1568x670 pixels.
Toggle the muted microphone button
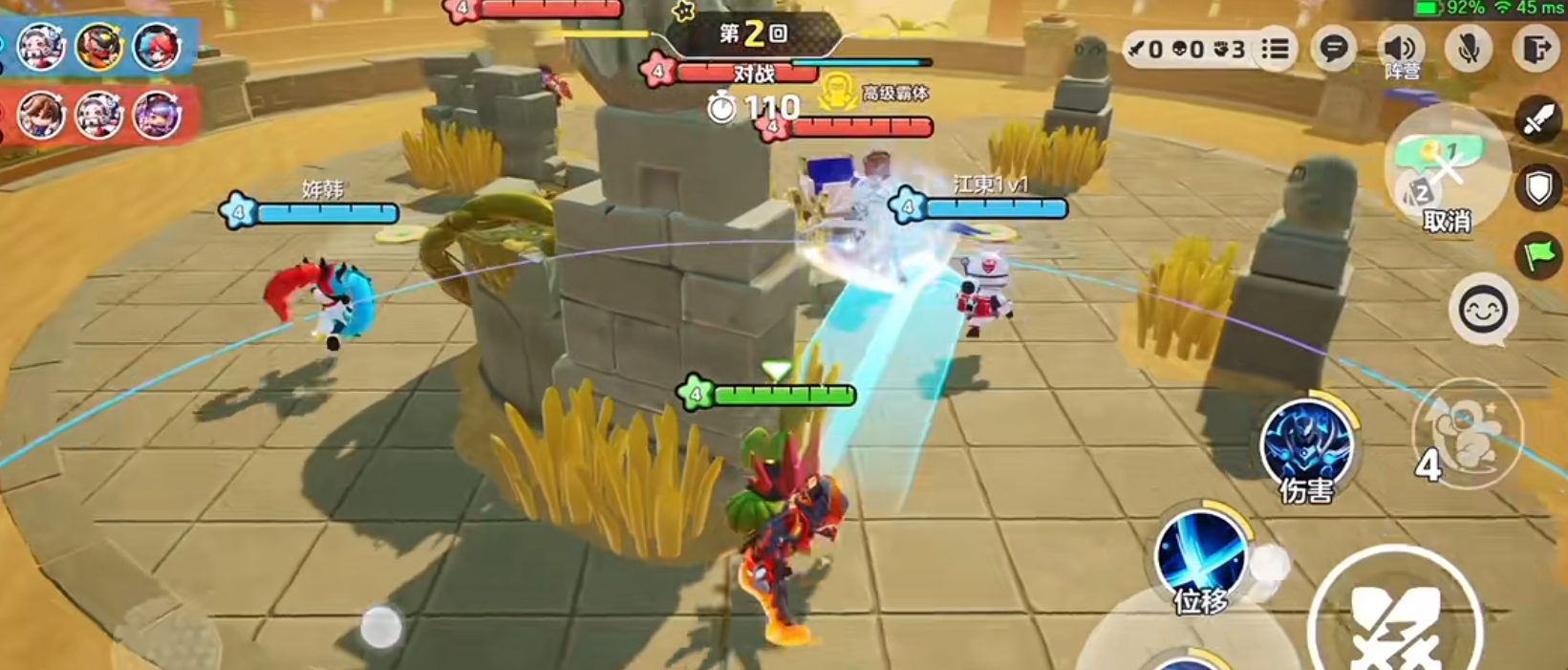click(x=1469, y=48)
